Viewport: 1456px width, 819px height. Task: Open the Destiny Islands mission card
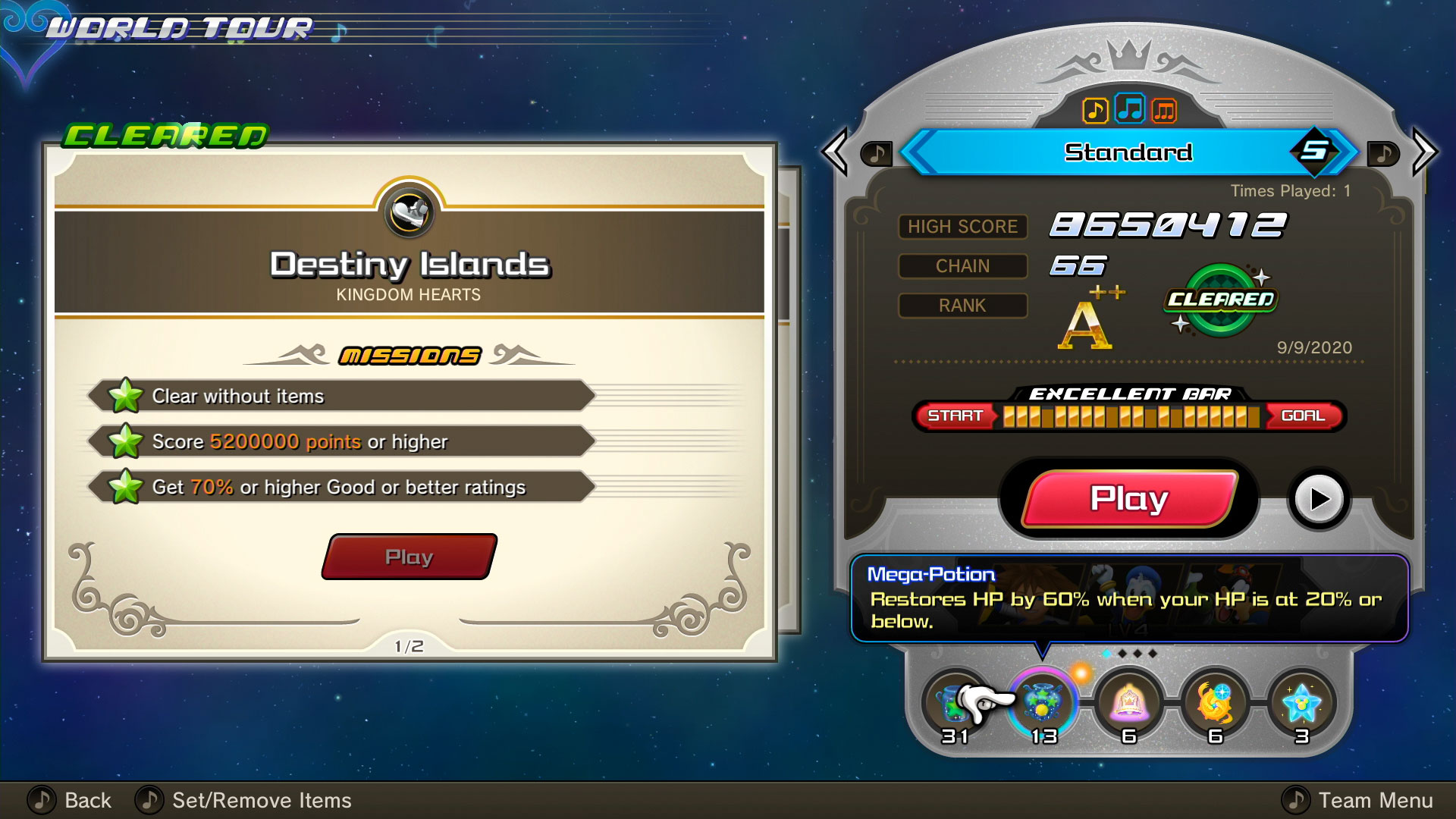coord(409,402)
